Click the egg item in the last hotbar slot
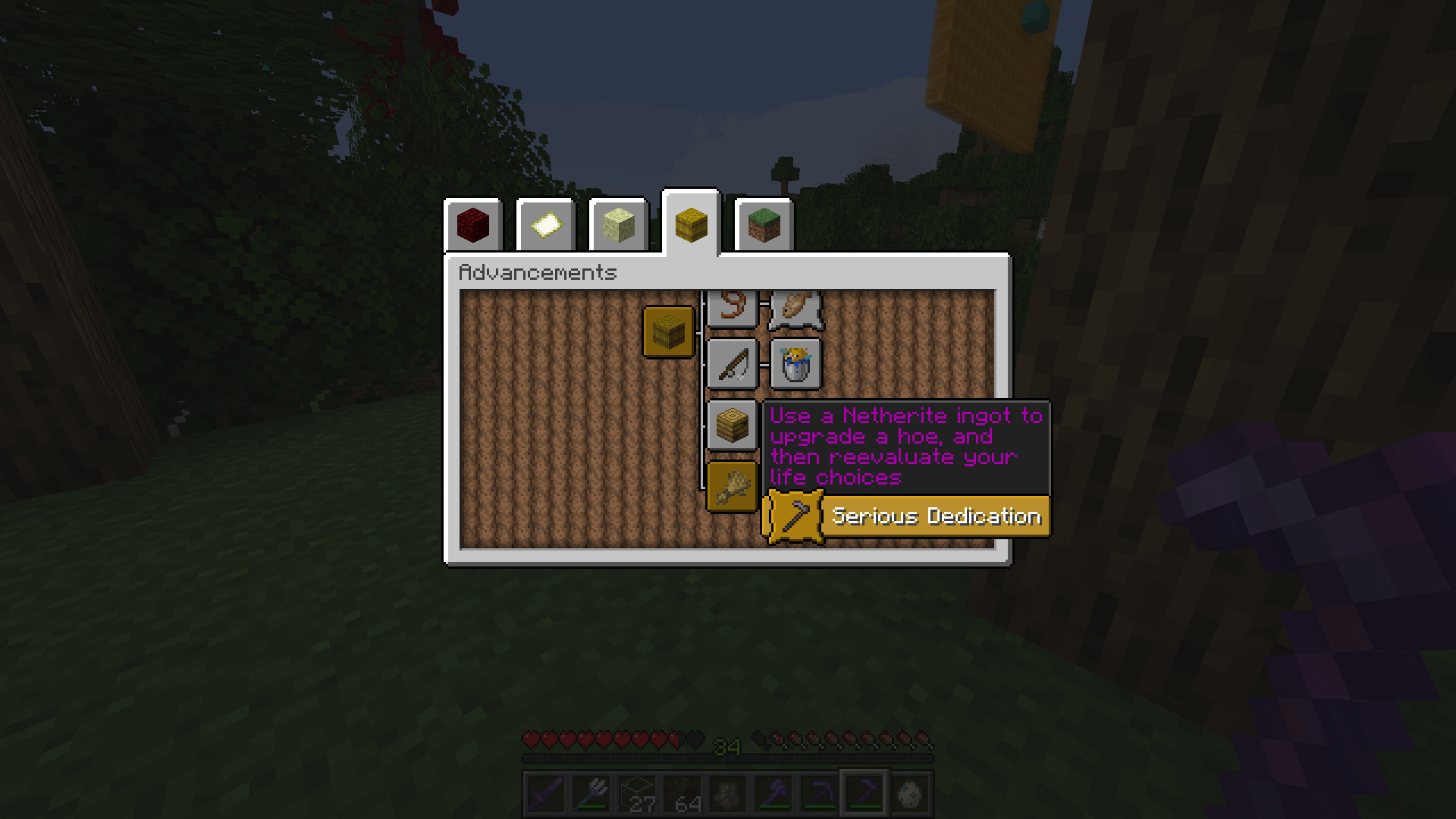The image size is (1456, 819). [x=912, y=792]
